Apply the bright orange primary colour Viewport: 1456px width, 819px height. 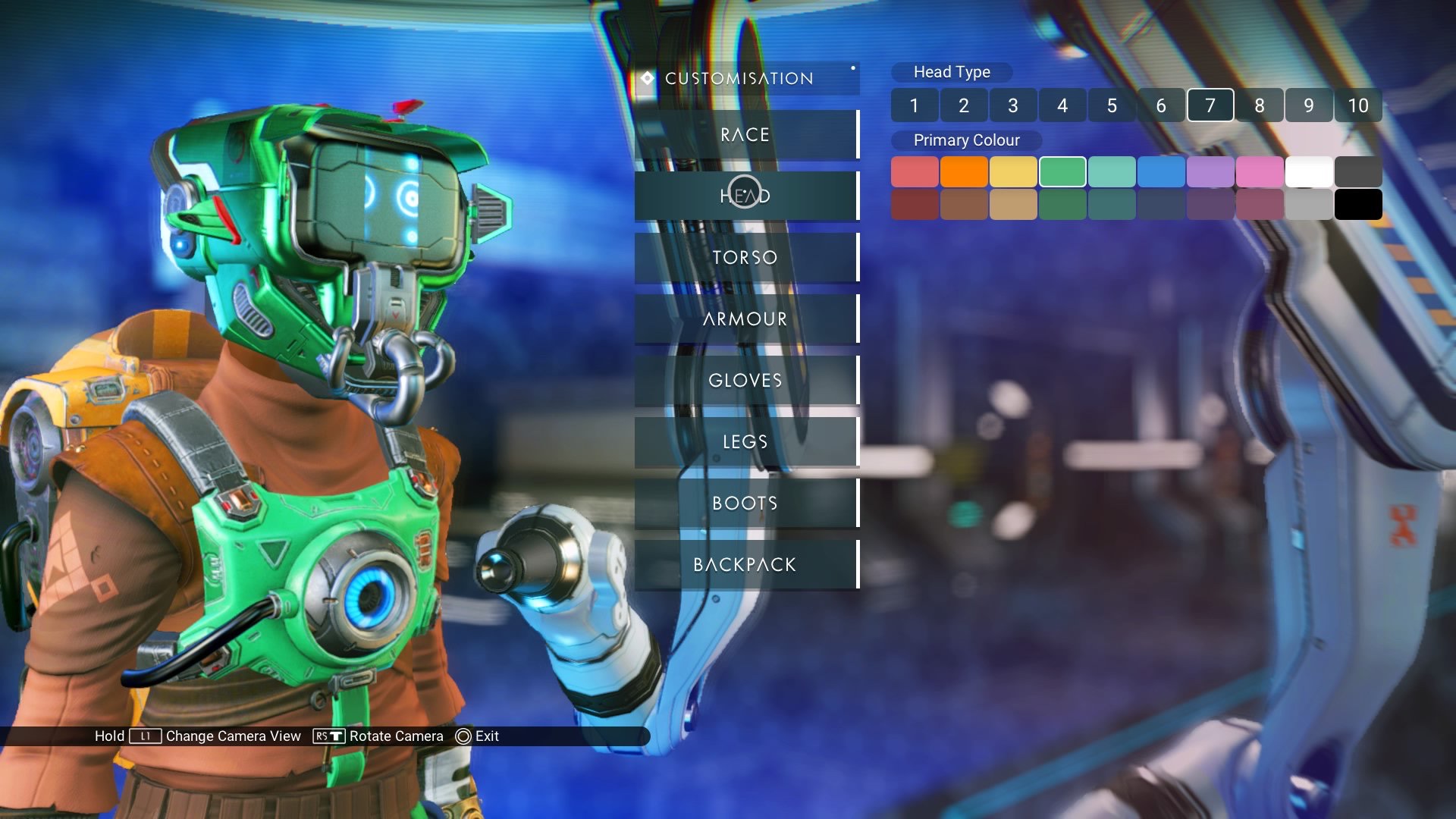964,172
